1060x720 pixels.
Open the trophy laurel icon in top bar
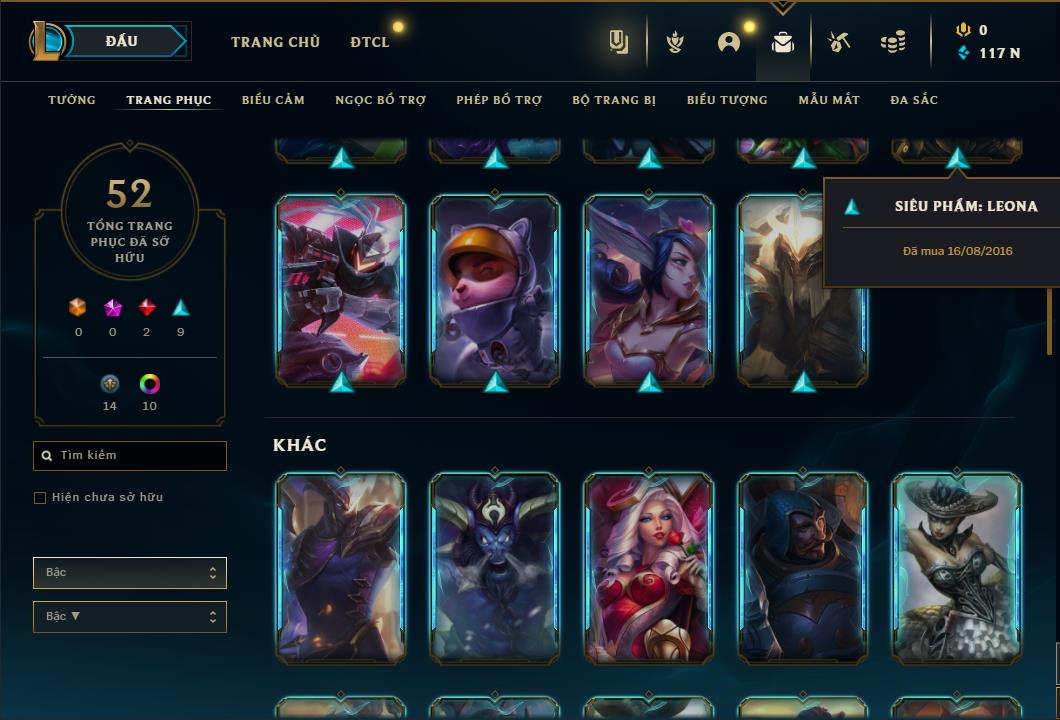(x=675, y=42)
